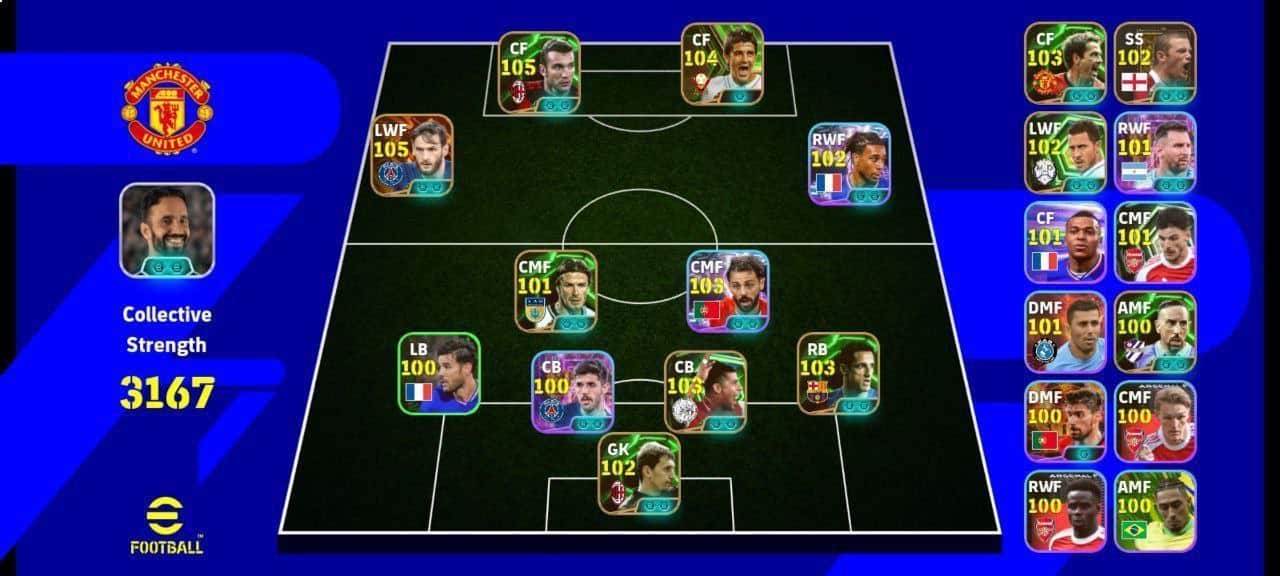Pick the RWF 102 France player card

click(850, 164)
